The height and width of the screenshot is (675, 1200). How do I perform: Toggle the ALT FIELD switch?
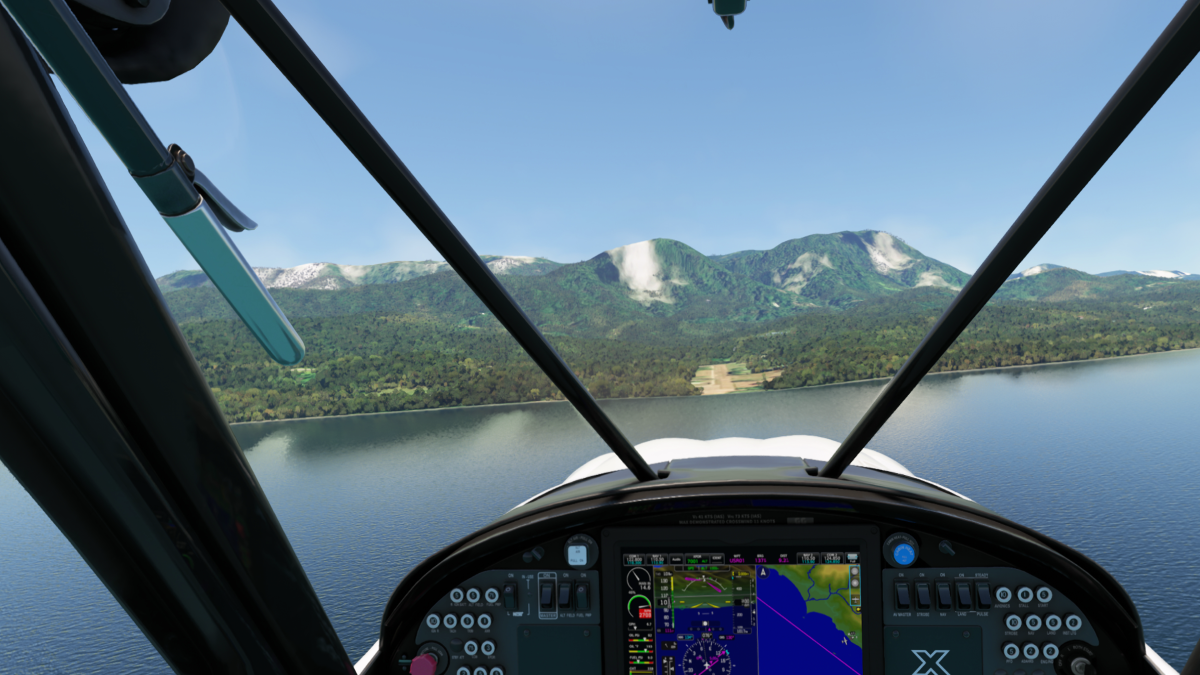click(x=565, y=595)
